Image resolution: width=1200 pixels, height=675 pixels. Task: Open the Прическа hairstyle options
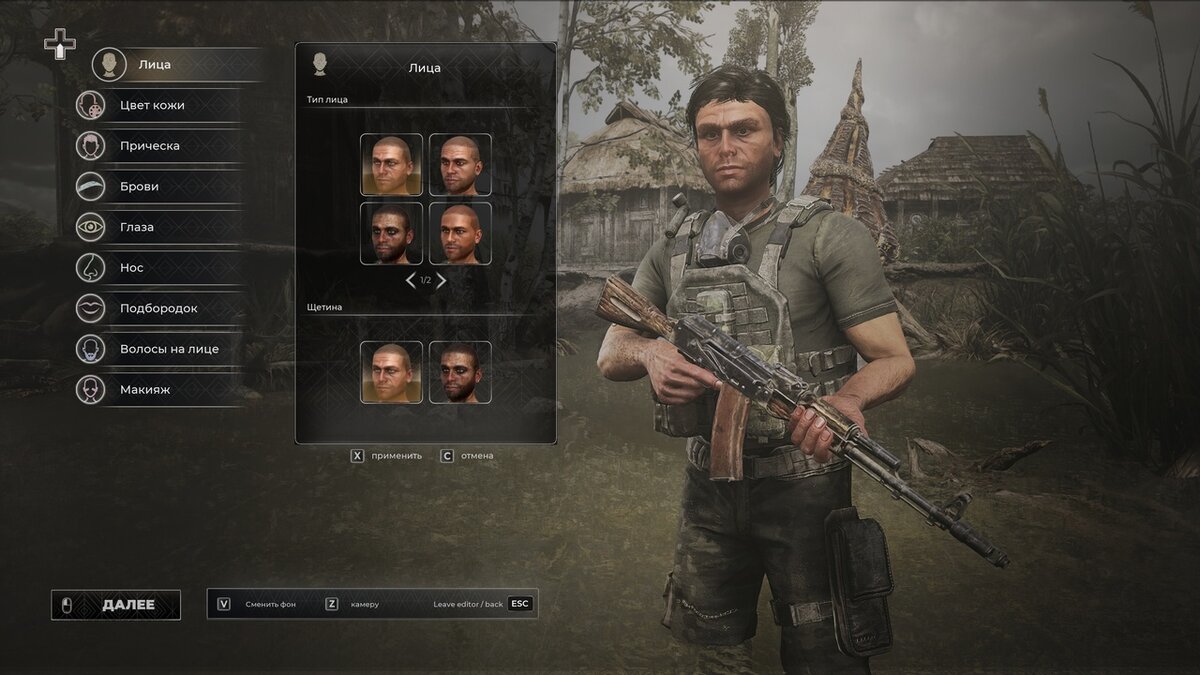[x=149, y=146]
